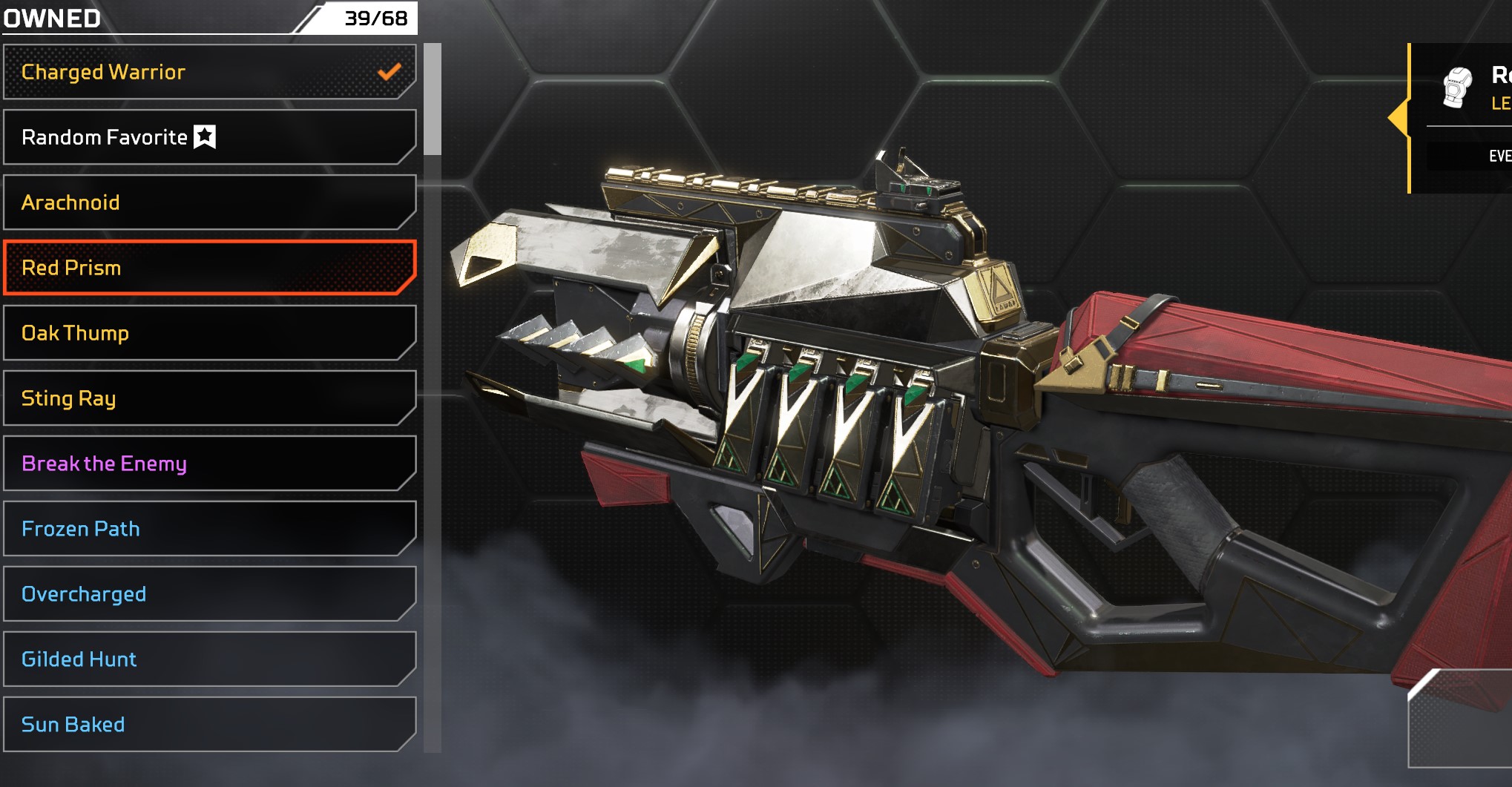This screenshot has width=1512, height=787.
Task: Pick the Break the Enemy skin
Action: coord(209,464)
